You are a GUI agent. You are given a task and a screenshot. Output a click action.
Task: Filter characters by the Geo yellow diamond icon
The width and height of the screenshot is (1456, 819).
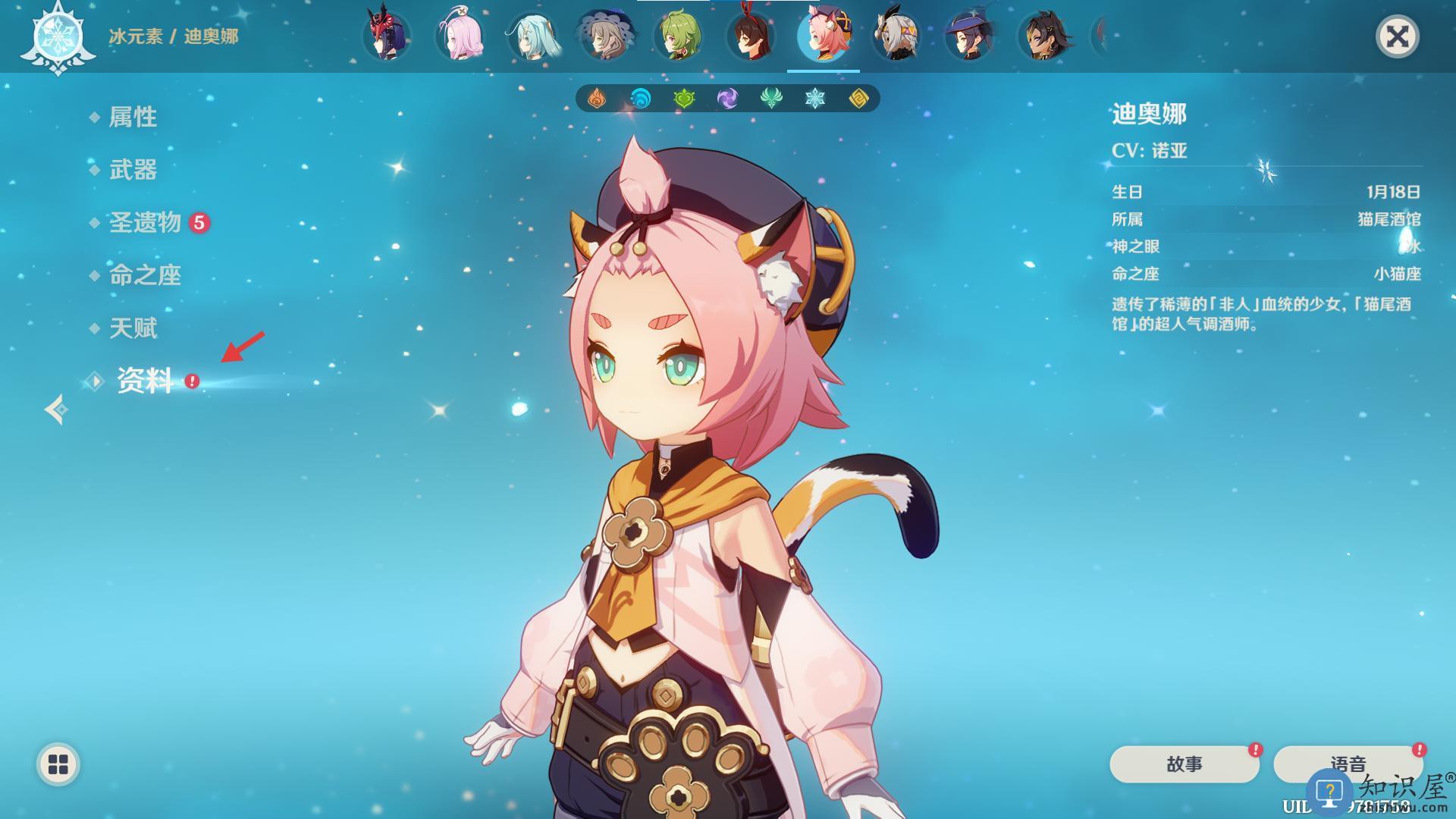[858, 99]
